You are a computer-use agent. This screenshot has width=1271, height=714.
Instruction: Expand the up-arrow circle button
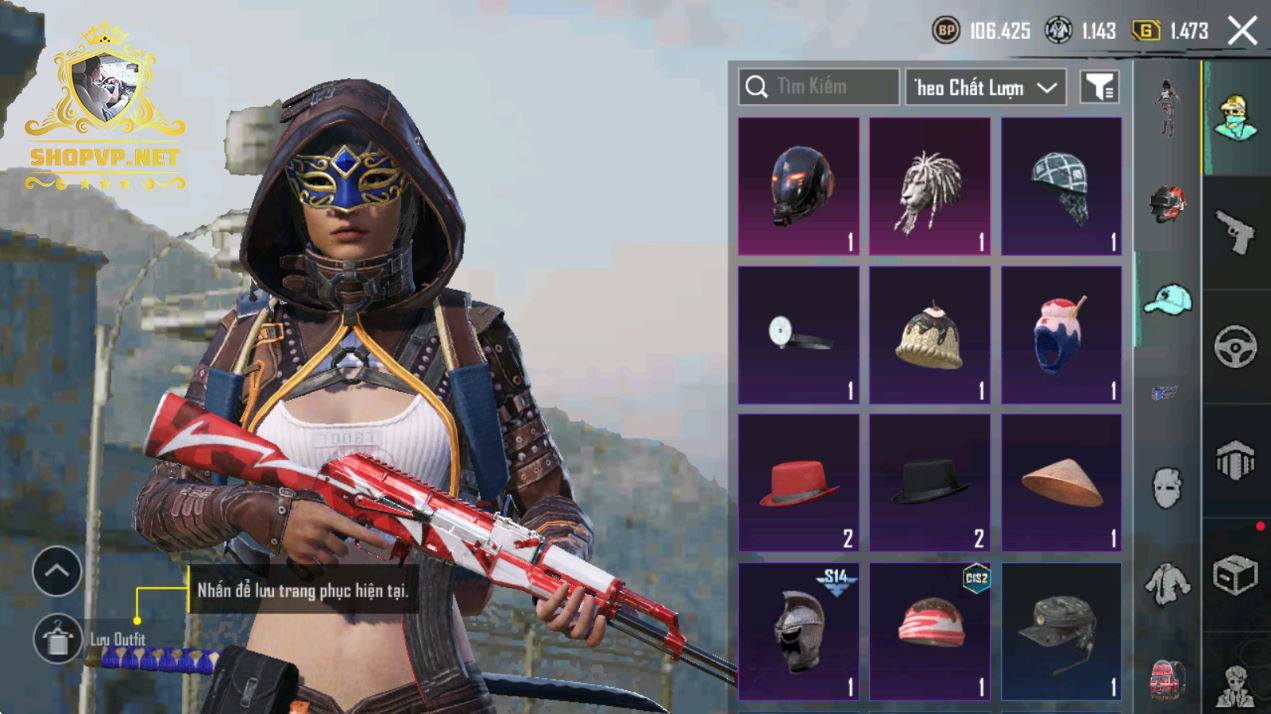pos(57,572)
